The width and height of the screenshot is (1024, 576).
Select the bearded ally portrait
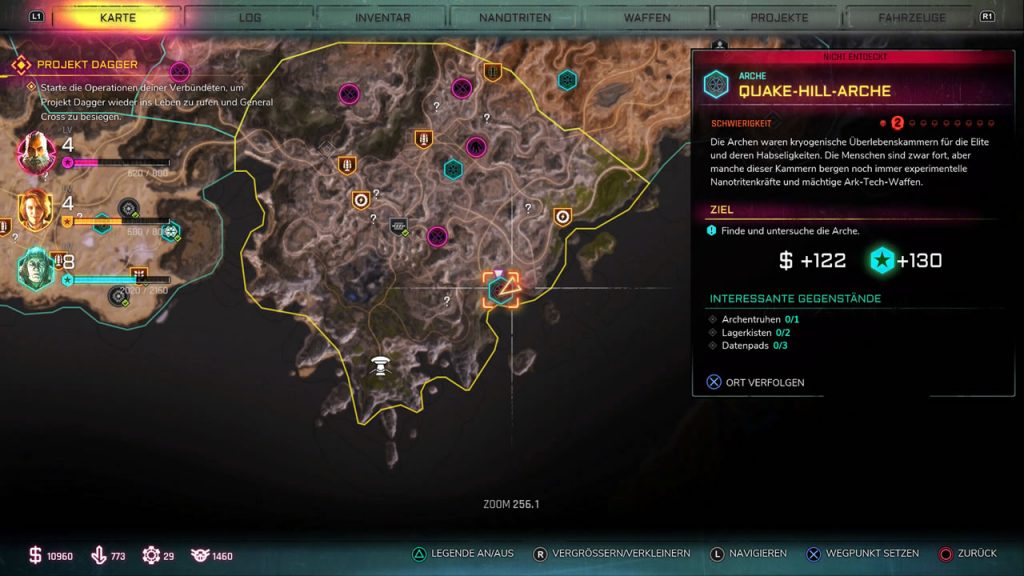tap(36, 151)
